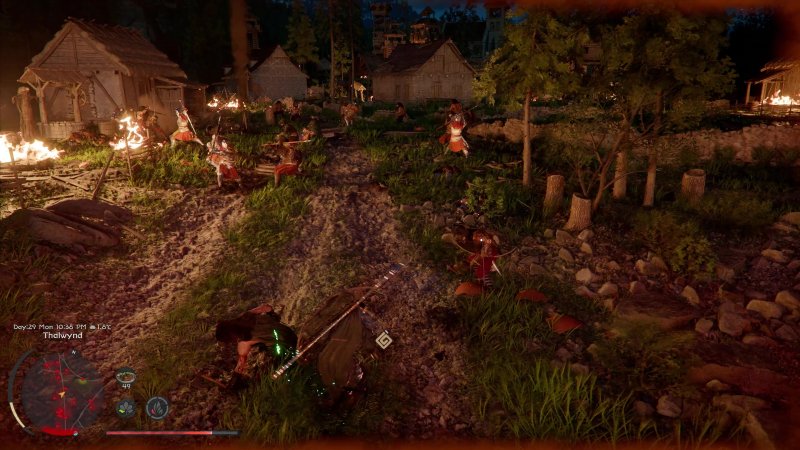The width and height of the screenshot is (800, 450).
Task: Activate the red flame ability icon
Action: coord(157,407)
